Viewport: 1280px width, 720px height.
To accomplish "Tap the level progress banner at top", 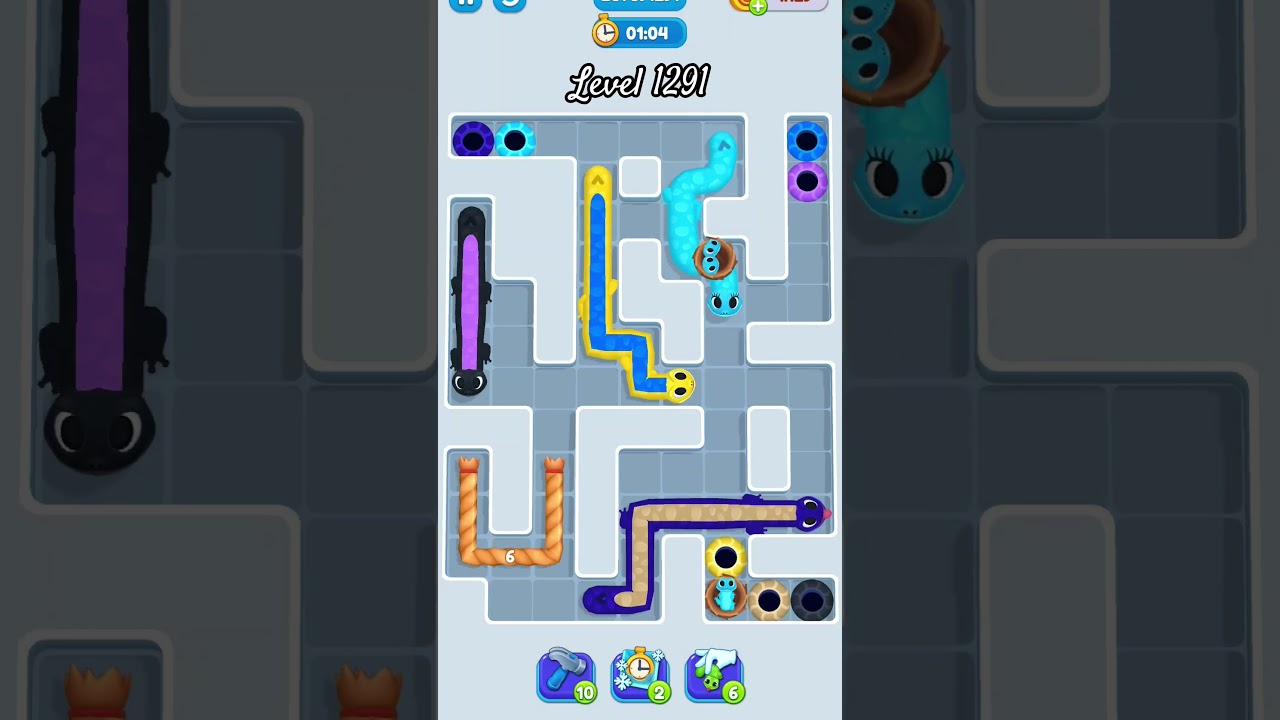I will (x=640, y=3).
